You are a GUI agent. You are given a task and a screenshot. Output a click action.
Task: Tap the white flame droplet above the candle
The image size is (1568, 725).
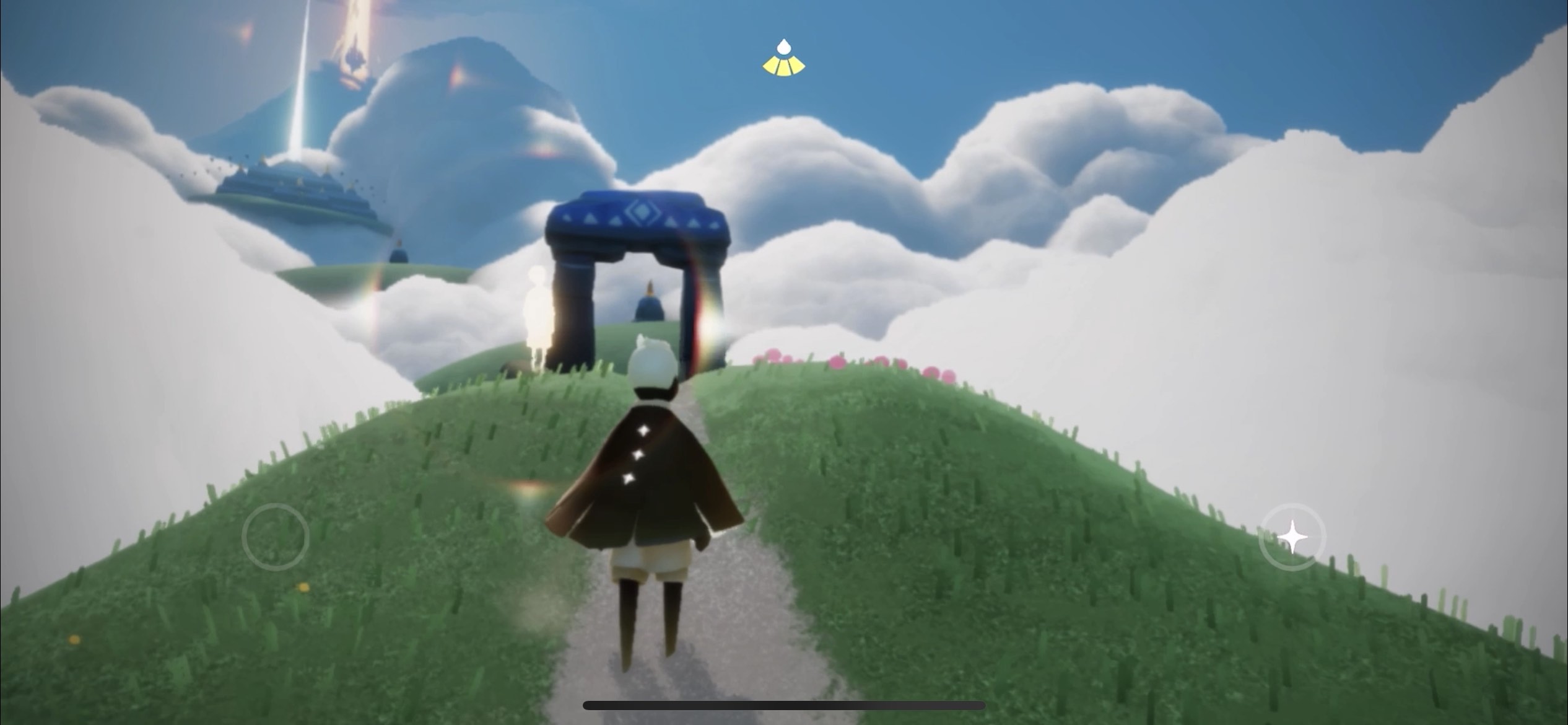(783, 45)
